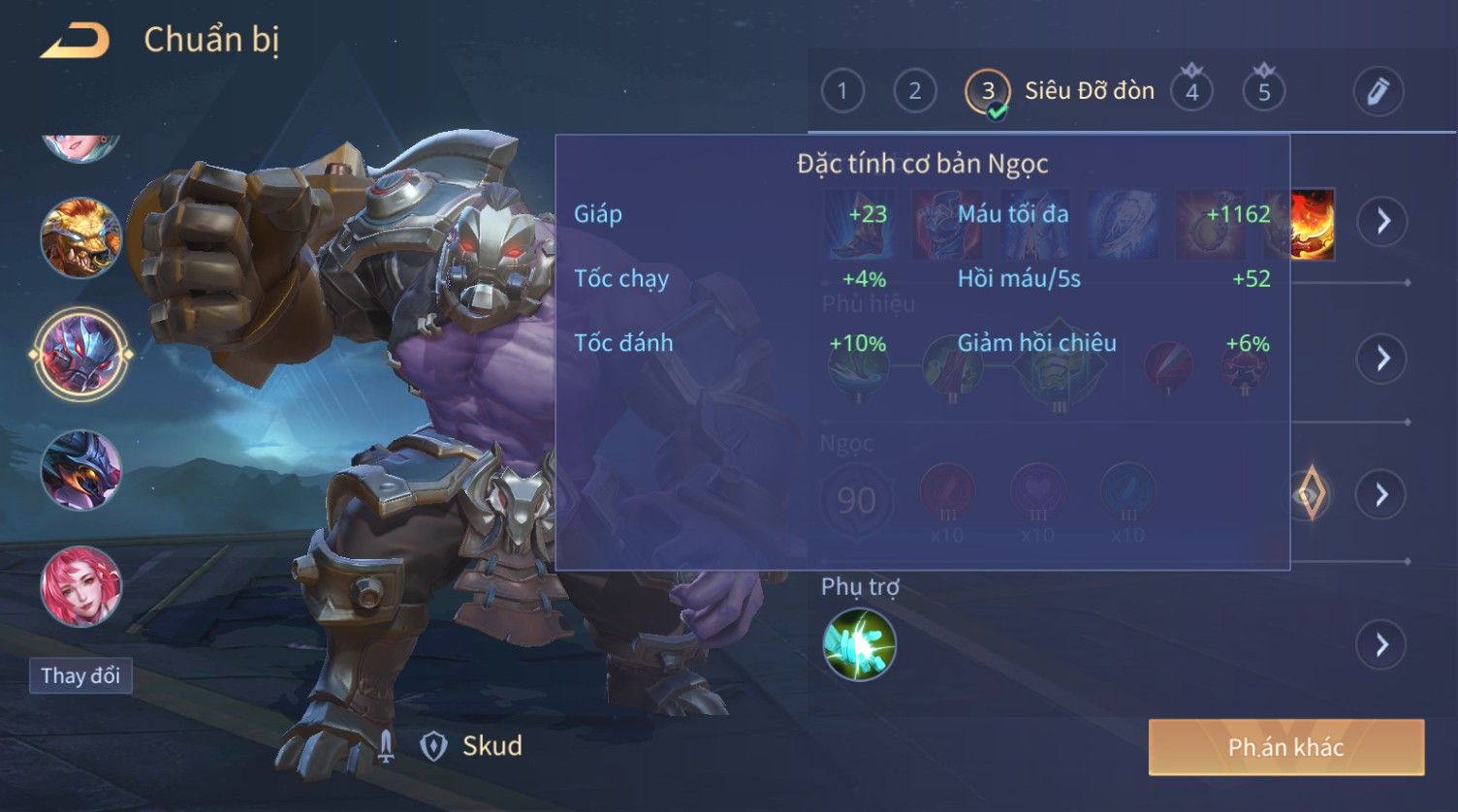Choose loadout preset 3 Siêu Đỡ đòn
Image resolution: width=1458 pixels, height=812 pixels.
click(x=988, y=92)
